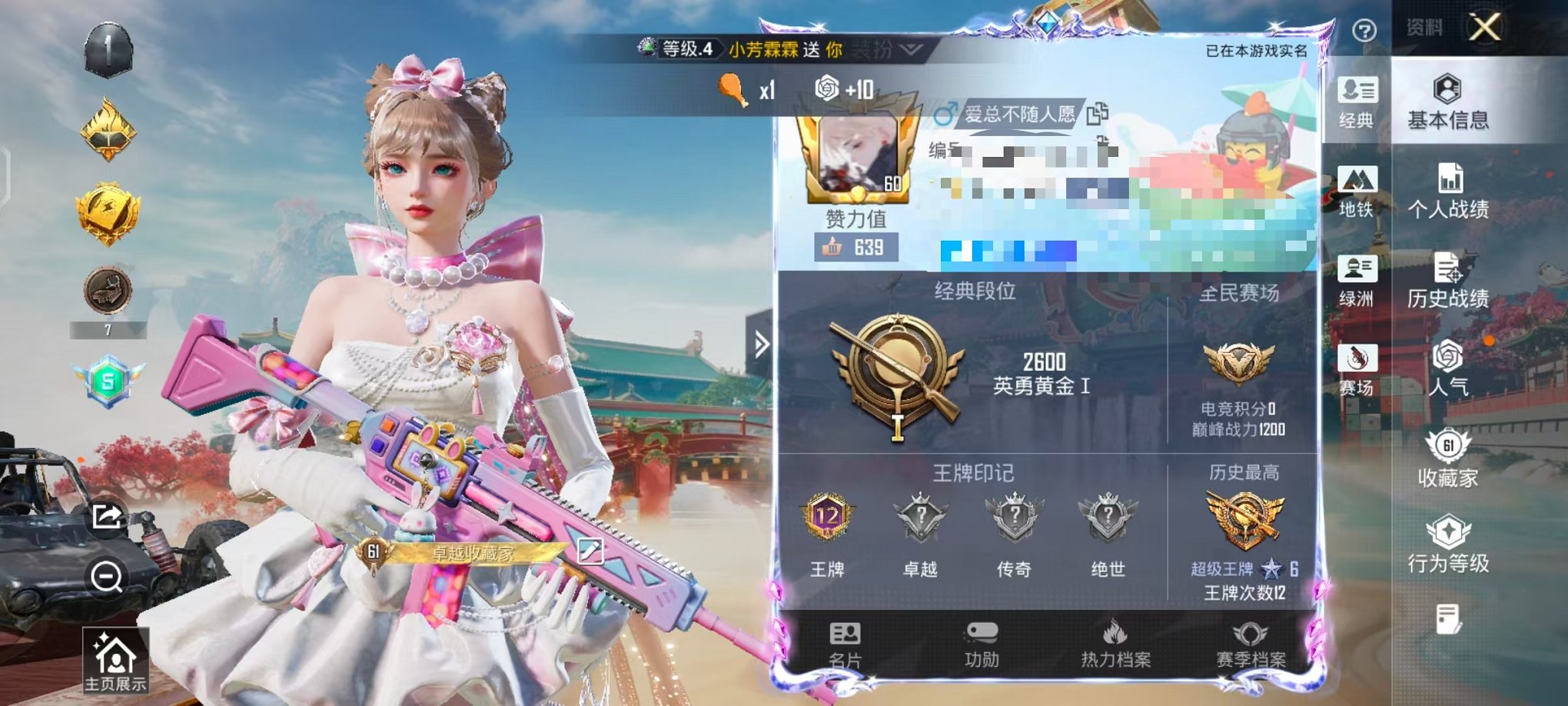
Task: Expand the 装扮 dropdown chevron
Action: click(907, 48)
